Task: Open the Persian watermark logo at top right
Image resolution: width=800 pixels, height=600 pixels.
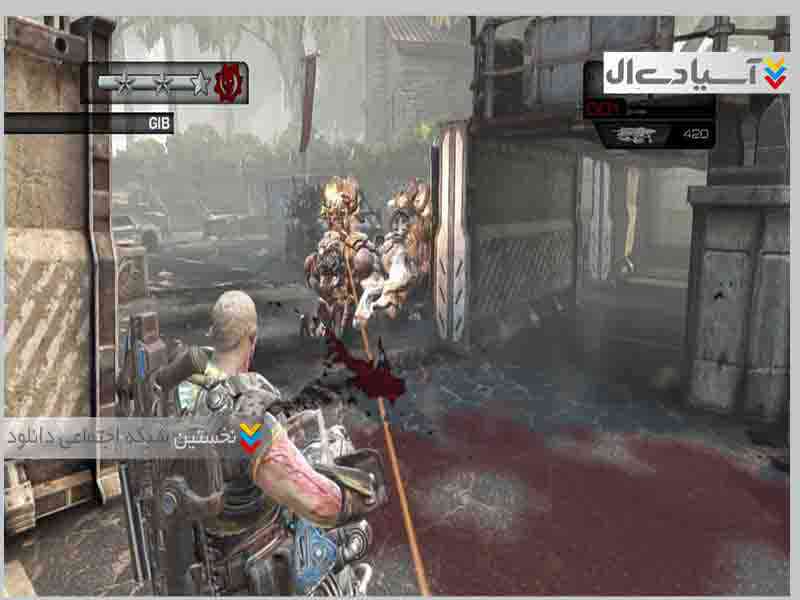Action: [696, 73]
